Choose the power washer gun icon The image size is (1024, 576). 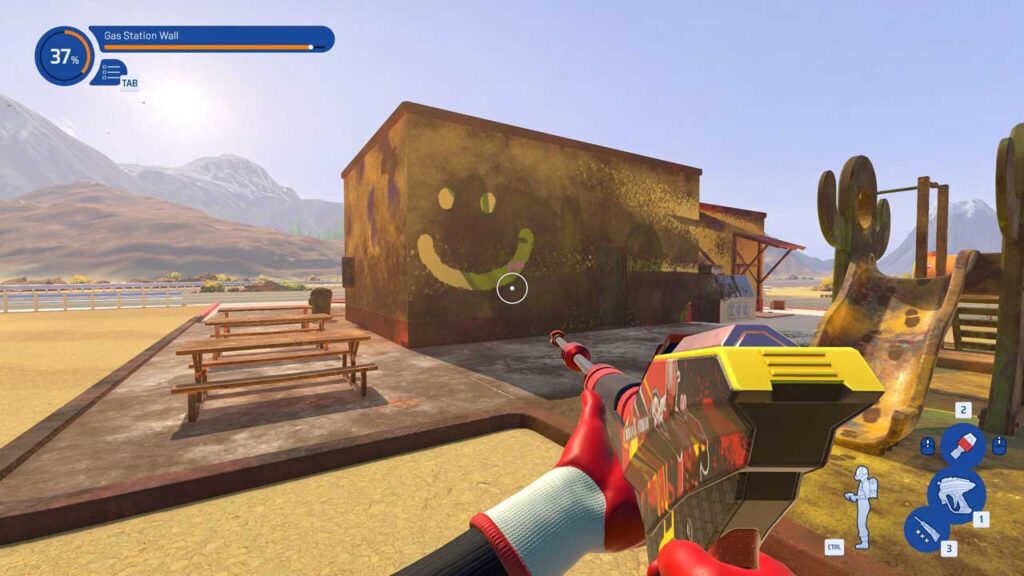[x=955, y=495]
